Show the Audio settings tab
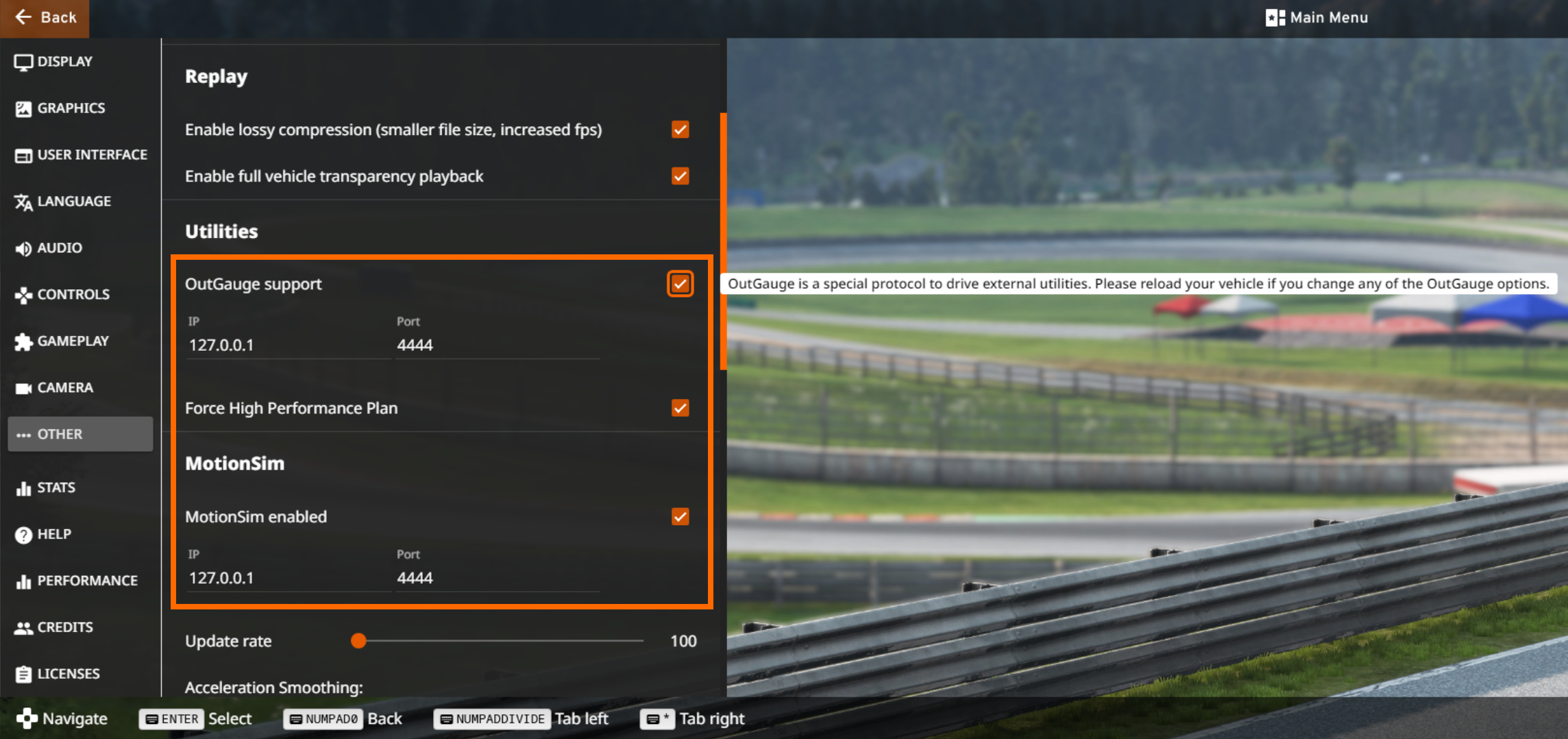This screenshot has width=1568, height=739. pos(59,248)
